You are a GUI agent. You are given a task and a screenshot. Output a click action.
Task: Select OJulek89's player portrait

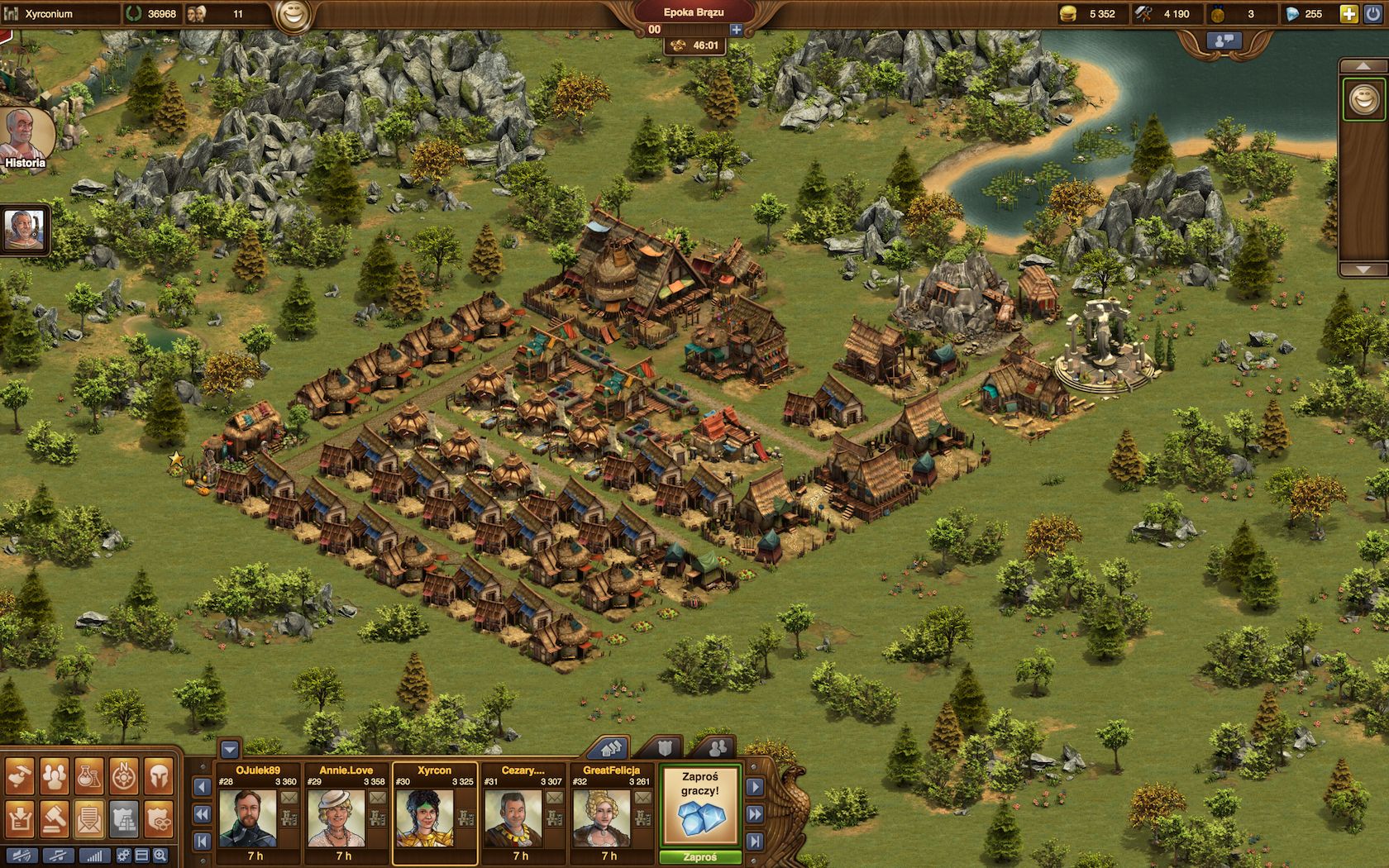coord(248,818)
